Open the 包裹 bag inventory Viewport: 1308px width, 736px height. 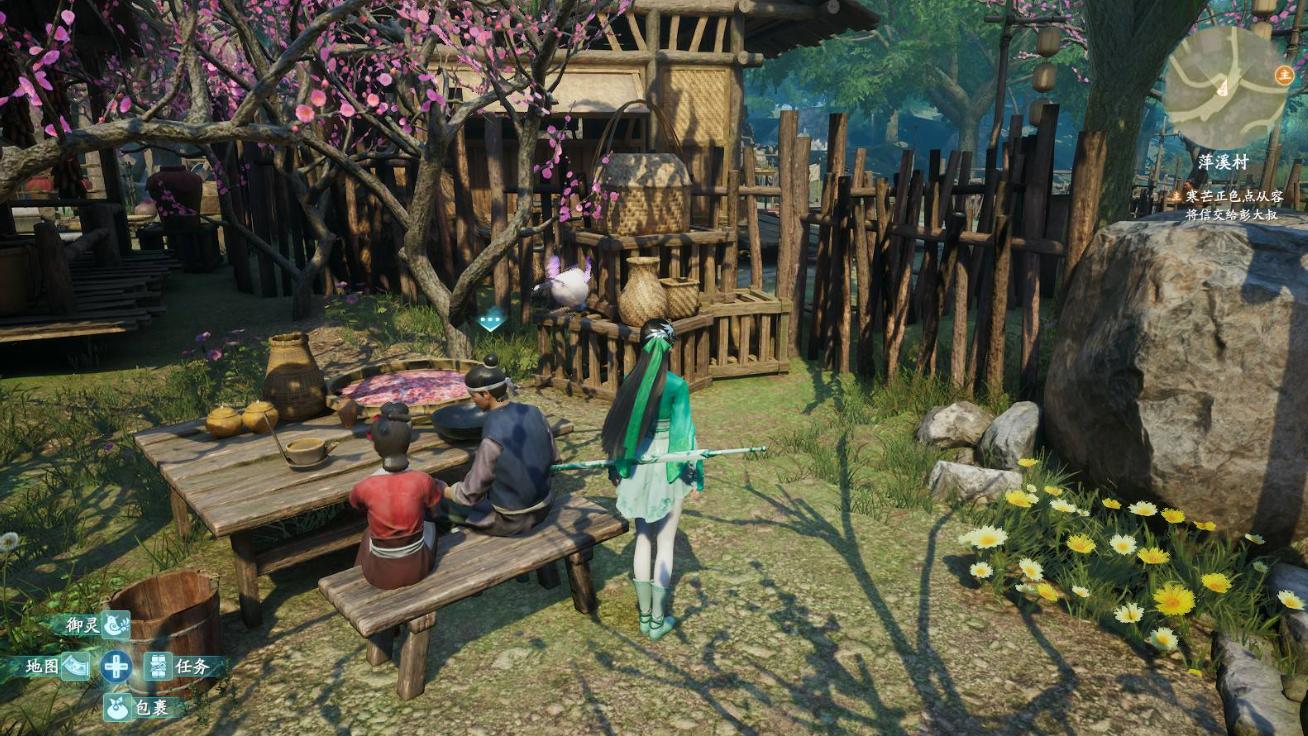click(x=117, y=707)
